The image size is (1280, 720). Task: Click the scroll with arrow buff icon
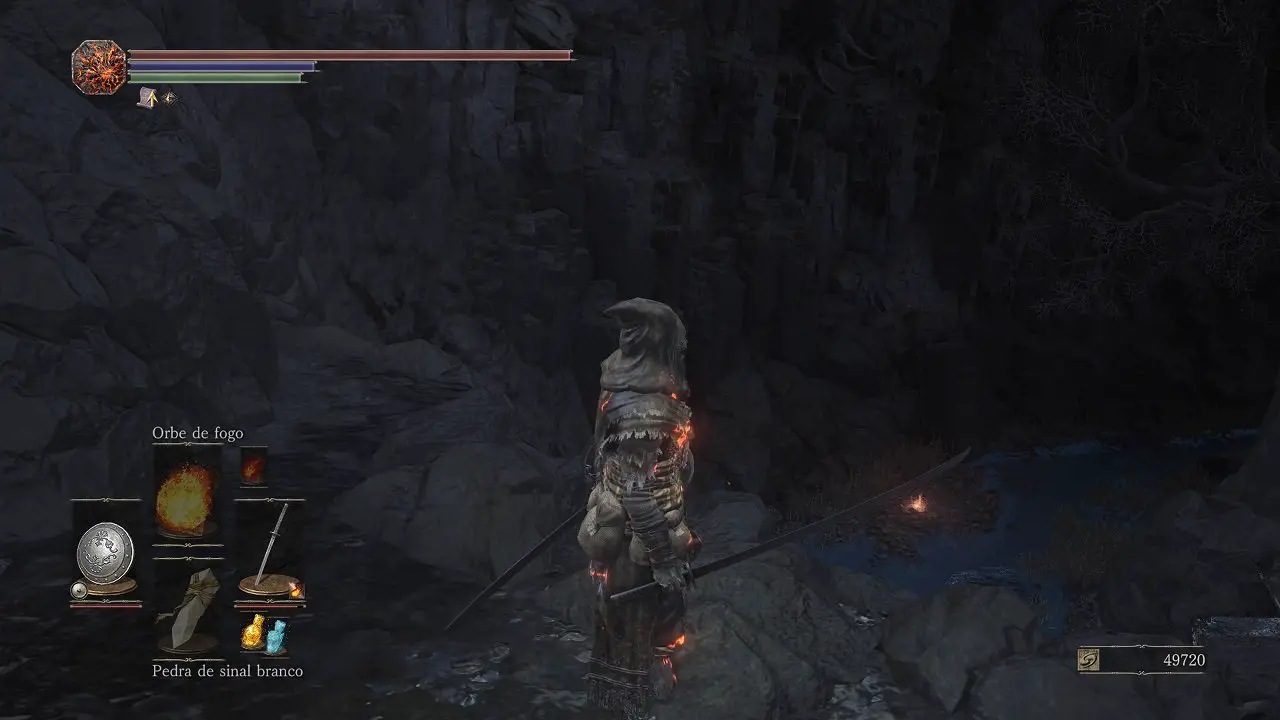point(147,98)
